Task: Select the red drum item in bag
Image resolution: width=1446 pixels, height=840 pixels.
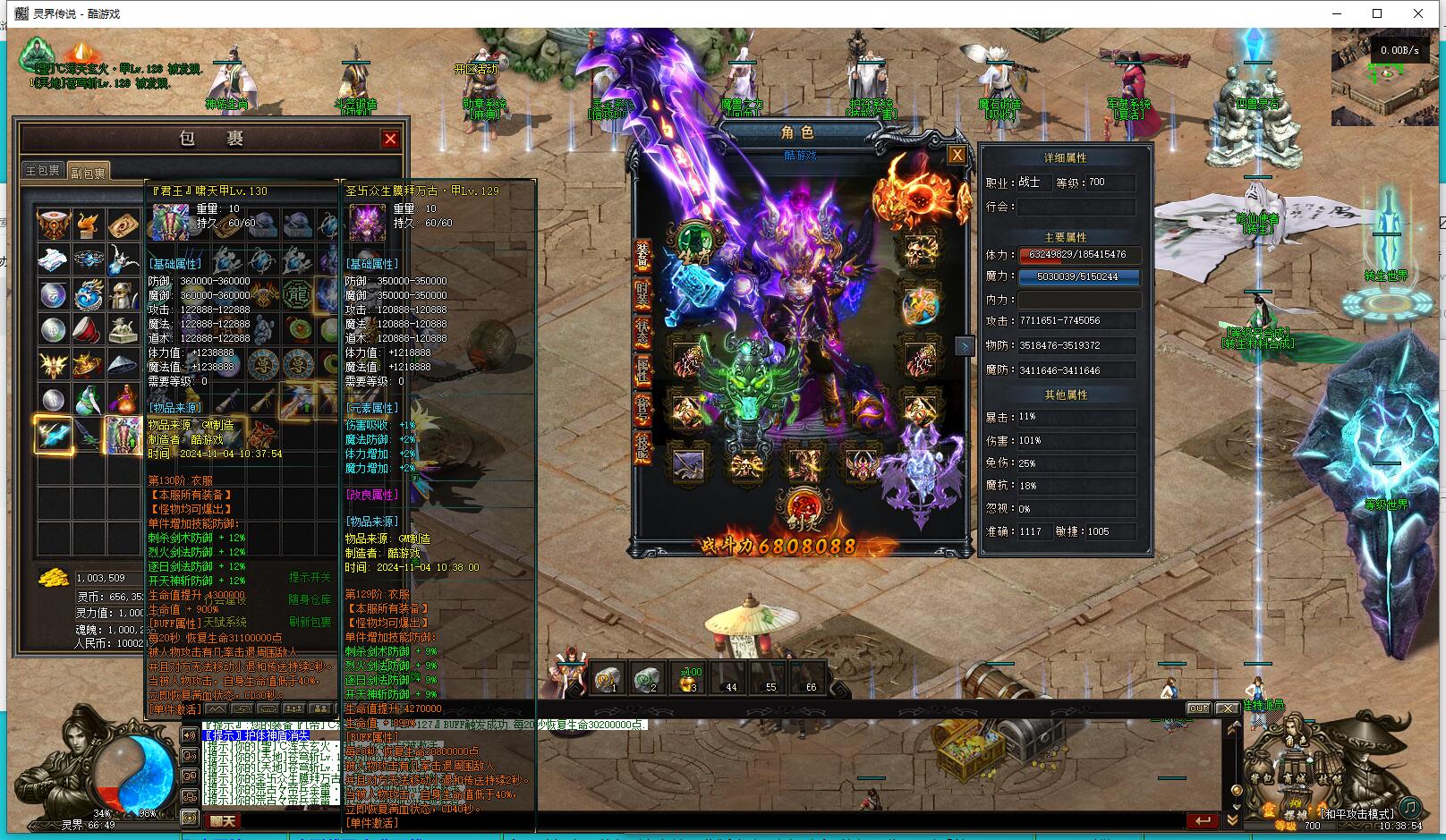Action: 88,329
